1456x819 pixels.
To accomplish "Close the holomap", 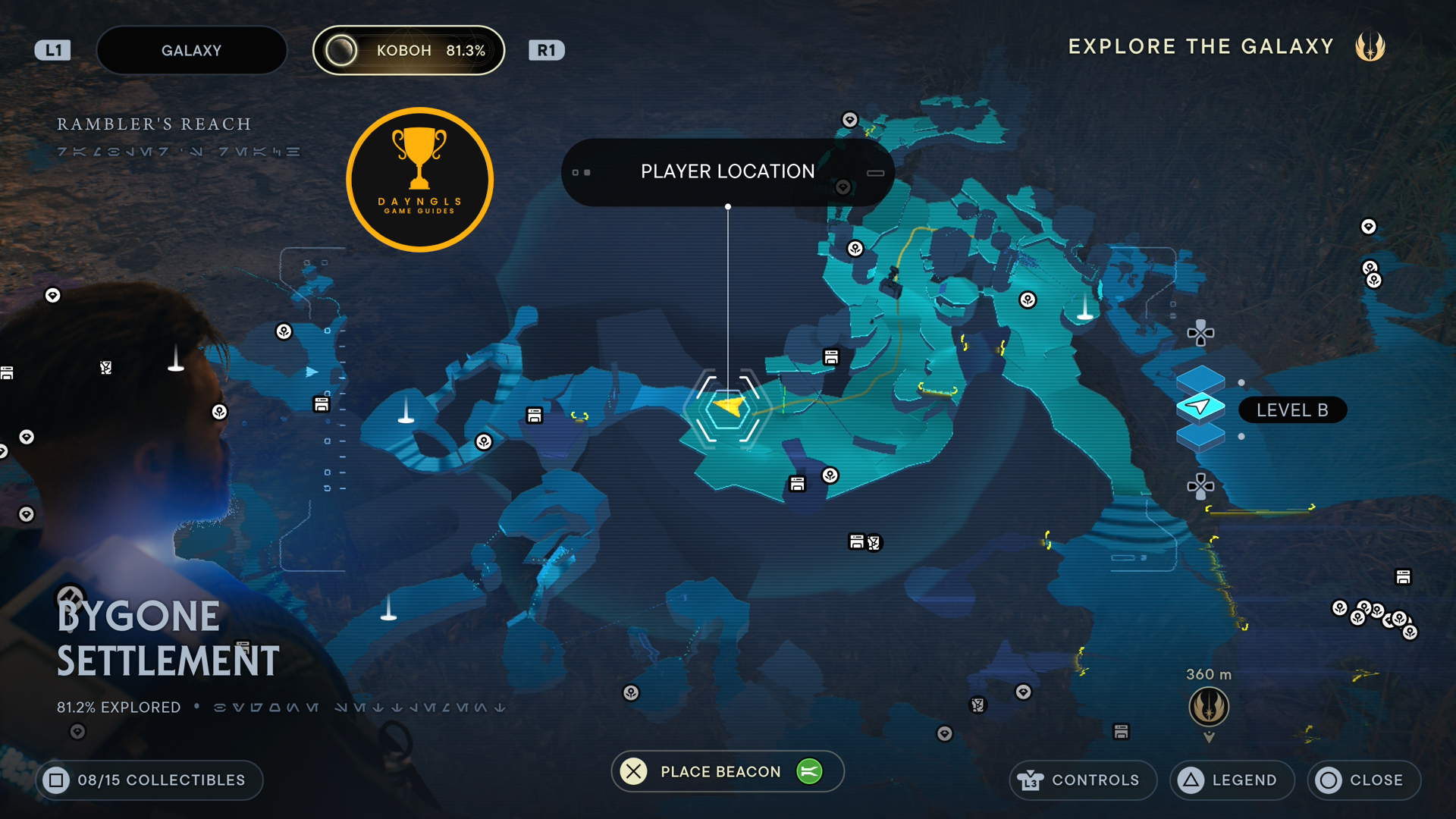I will 1363,780.
